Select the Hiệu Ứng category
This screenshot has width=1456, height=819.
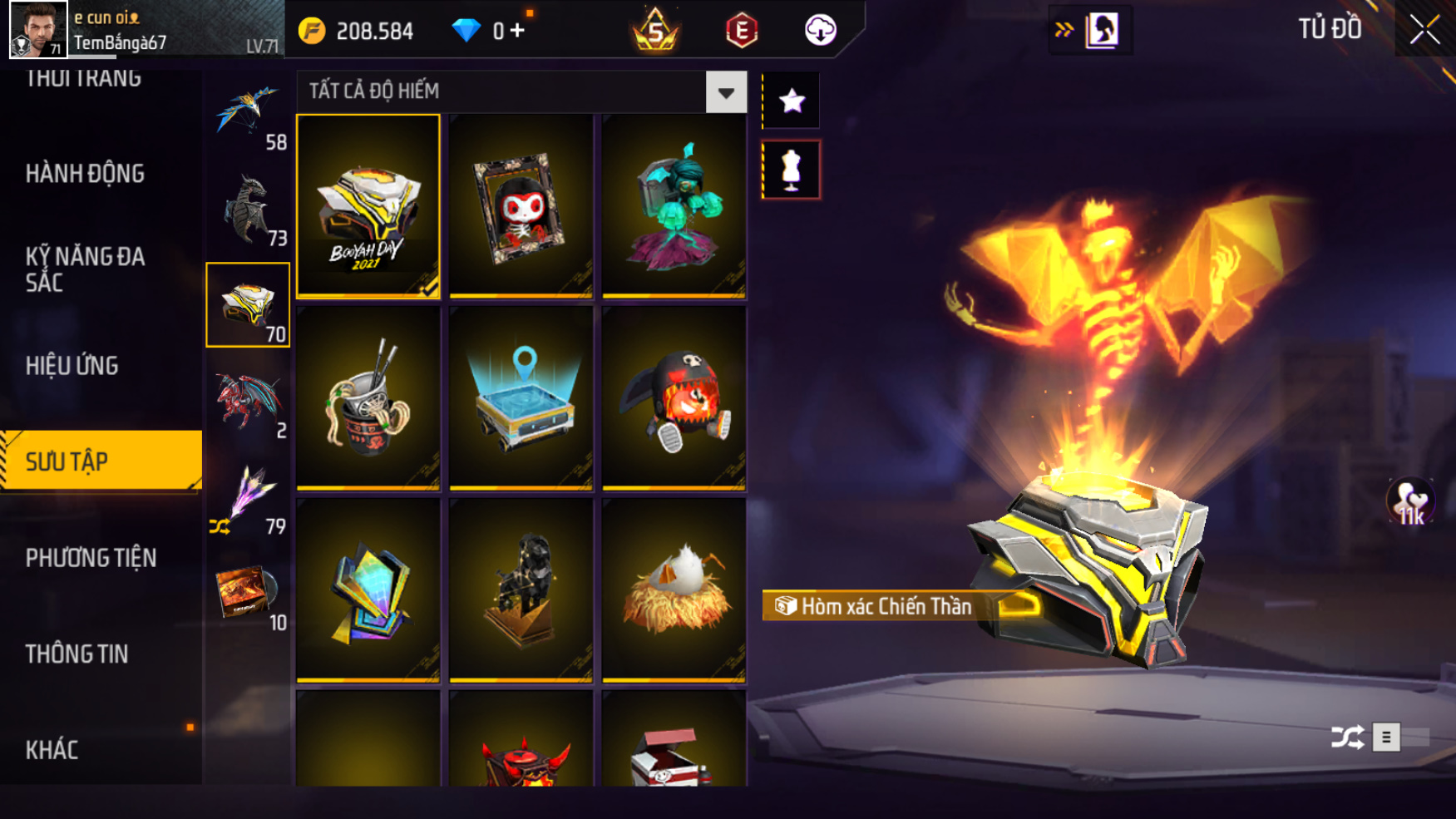(x=72, y=366)
